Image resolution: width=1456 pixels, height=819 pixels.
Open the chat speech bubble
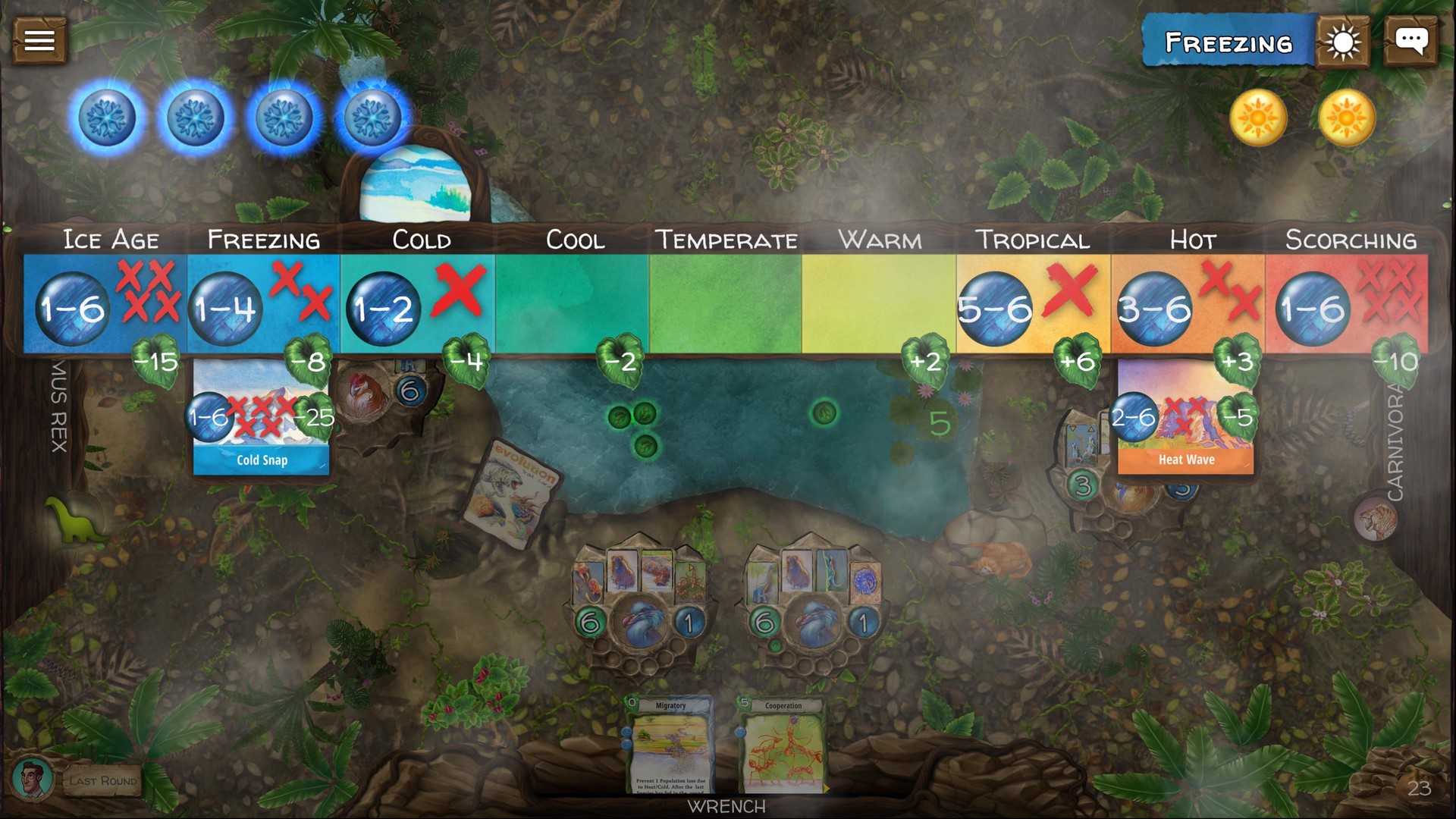point(1412,40)
